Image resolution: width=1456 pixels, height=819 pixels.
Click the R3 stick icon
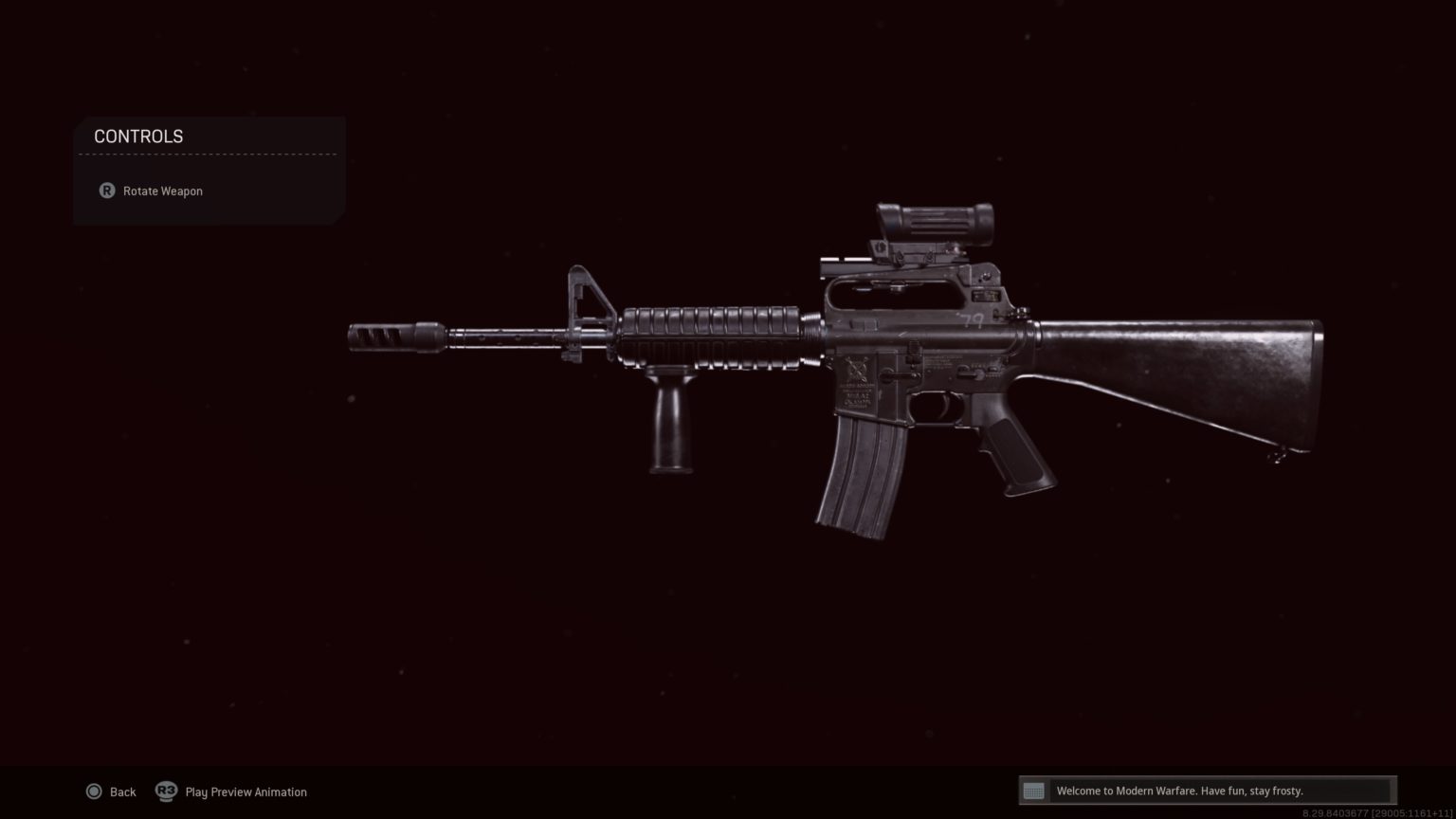[166, 792]
